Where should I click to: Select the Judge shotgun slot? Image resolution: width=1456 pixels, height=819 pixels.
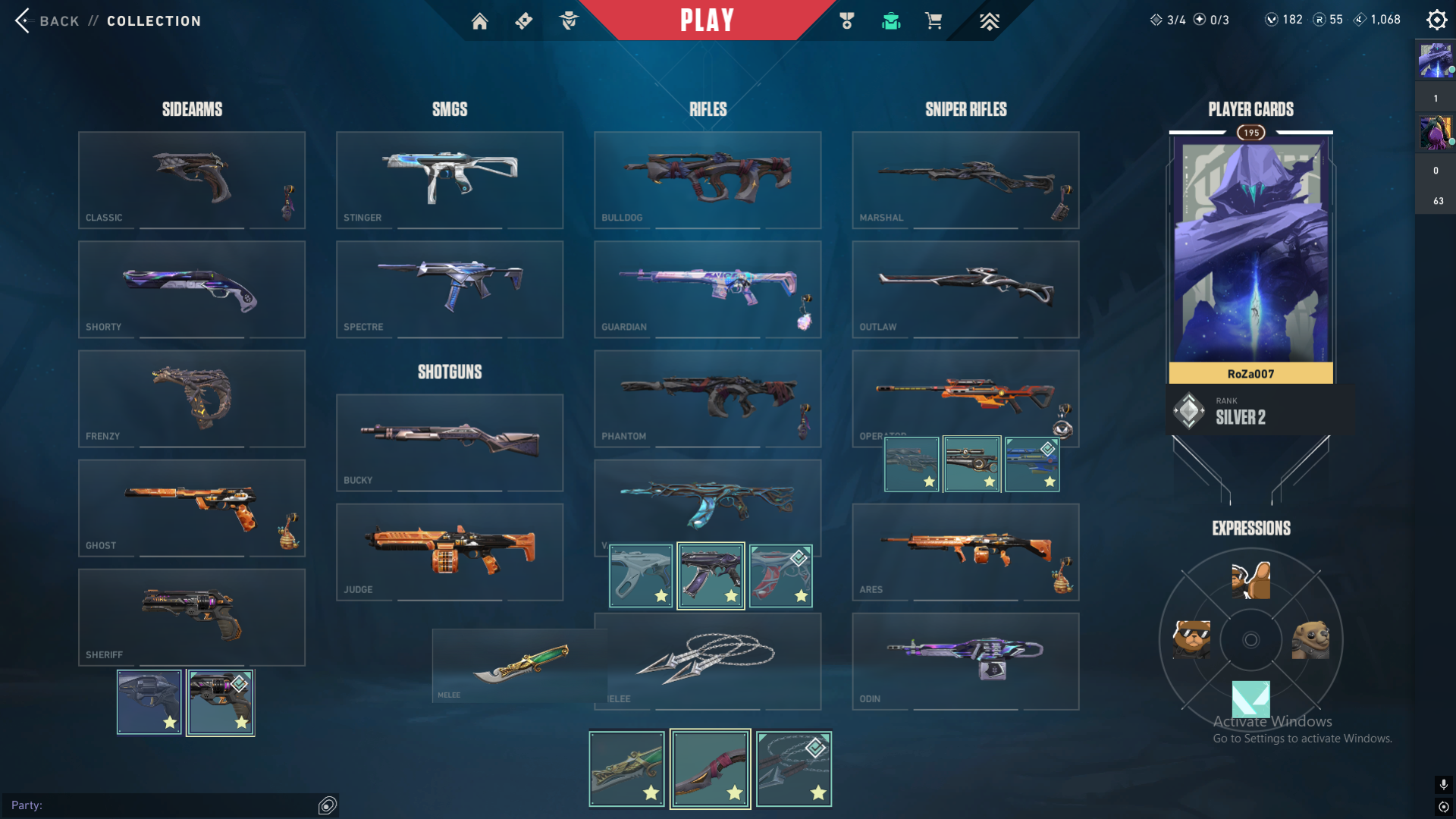(449, 551)
